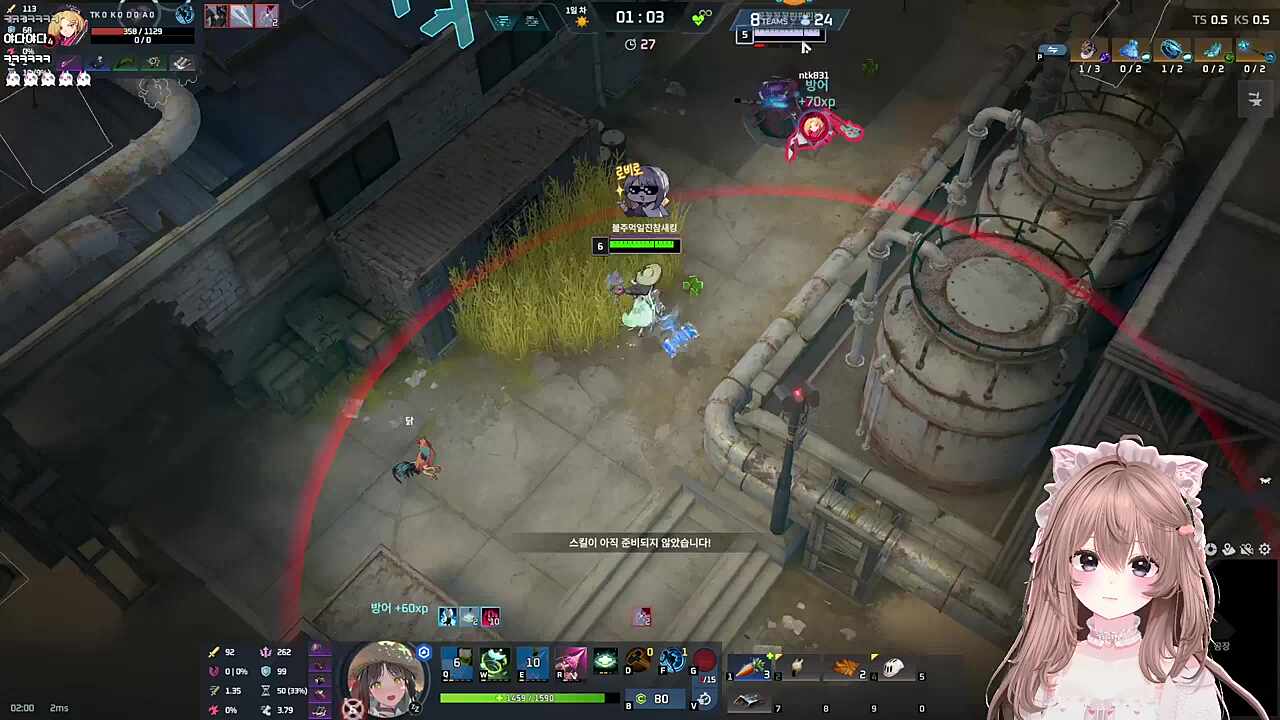Click the P weapon skill icon top-right
The width and height of the screenshot is (1280, 720).
click(x=1053, y=52)
